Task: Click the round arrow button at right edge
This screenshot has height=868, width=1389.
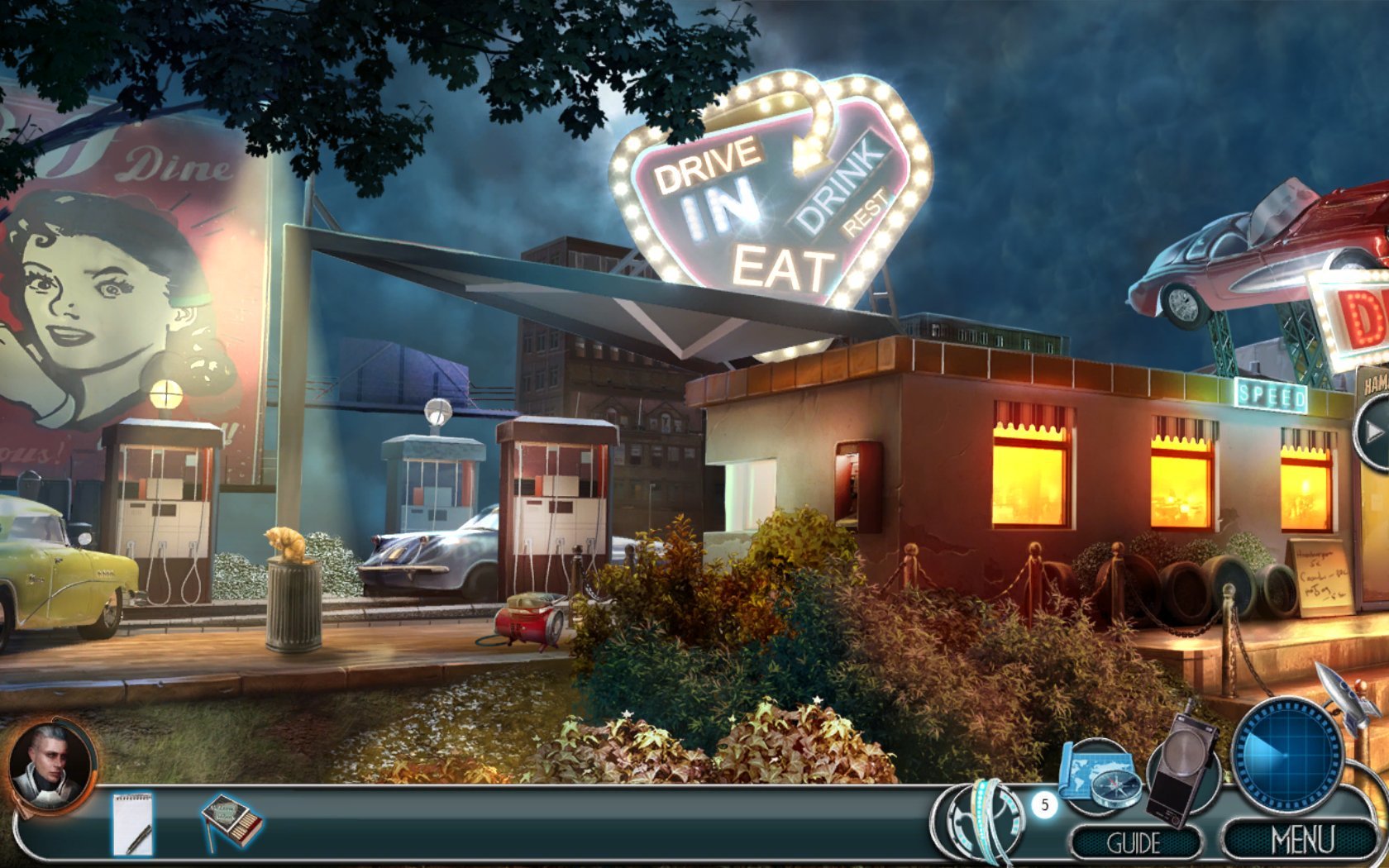Action: pyautogui.click(x=1373, y=432)
